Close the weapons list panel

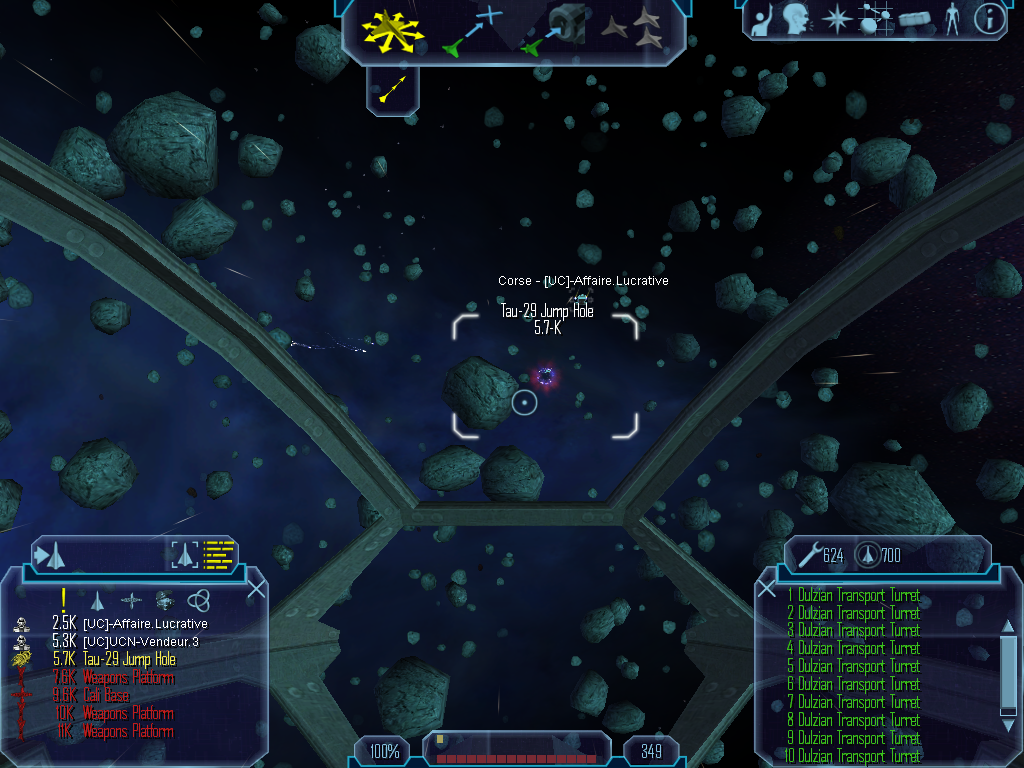point(767,589)
